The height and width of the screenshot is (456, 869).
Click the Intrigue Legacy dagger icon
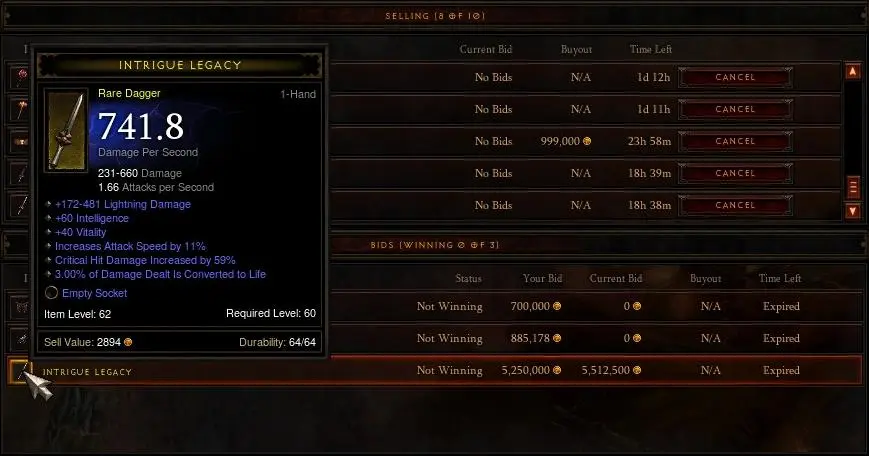click(18, 371)
